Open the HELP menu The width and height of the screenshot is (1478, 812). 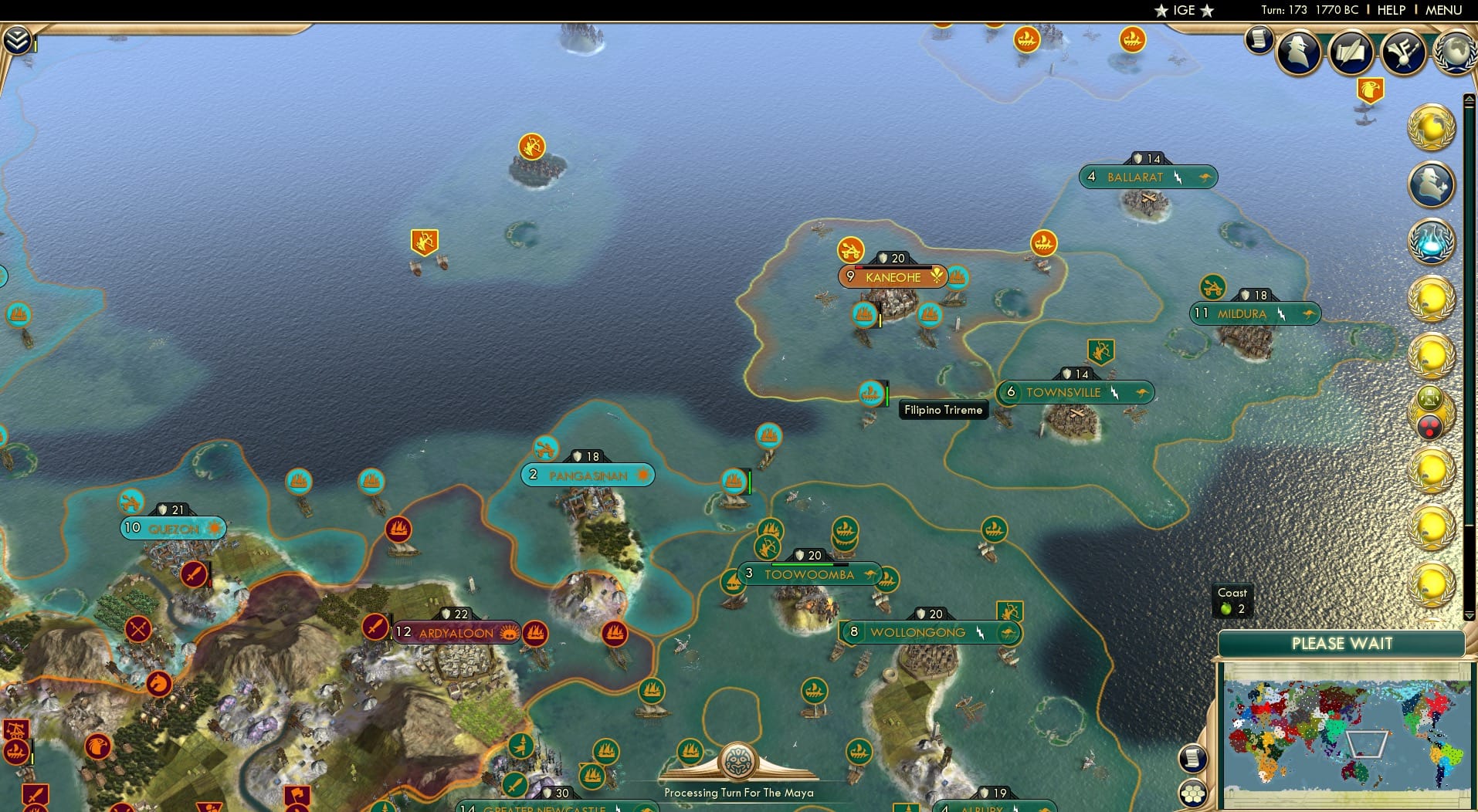coord(1391,10)
